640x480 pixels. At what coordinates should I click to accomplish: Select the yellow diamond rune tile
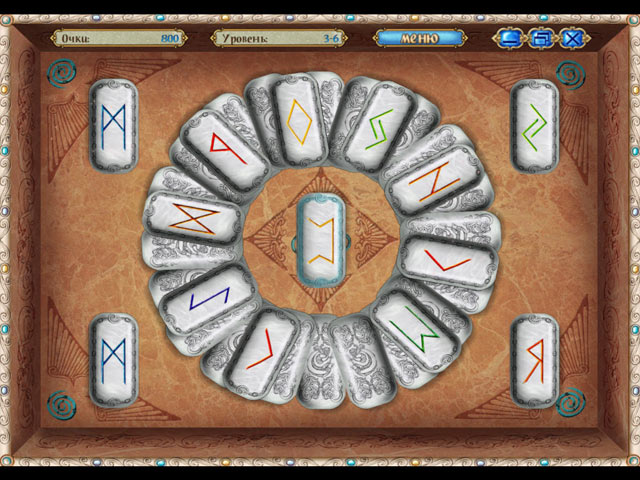pos(300,123)
